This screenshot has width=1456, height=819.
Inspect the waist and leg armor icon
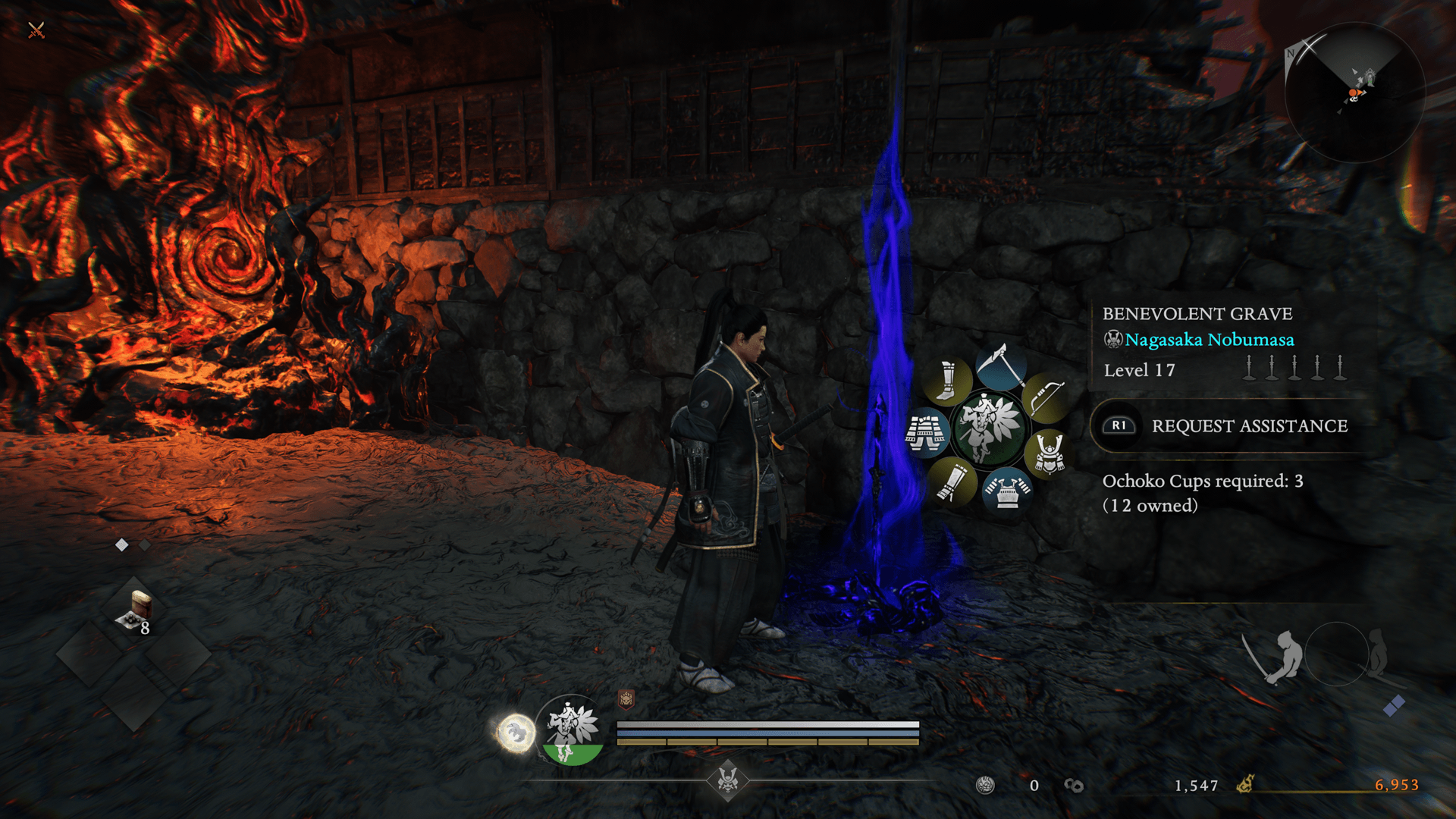(926, 432)
